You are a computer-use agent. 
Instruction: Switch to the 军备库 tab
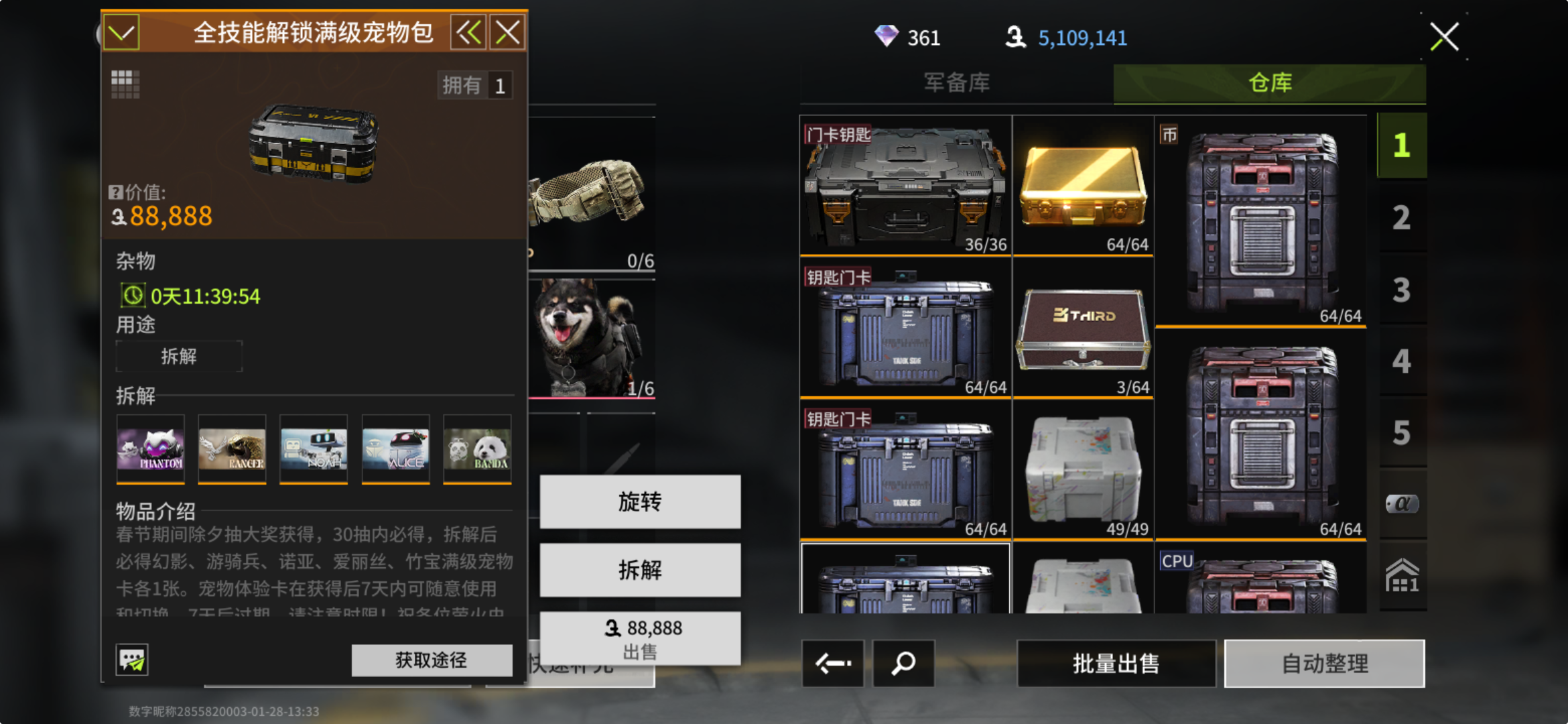point(956,83)
